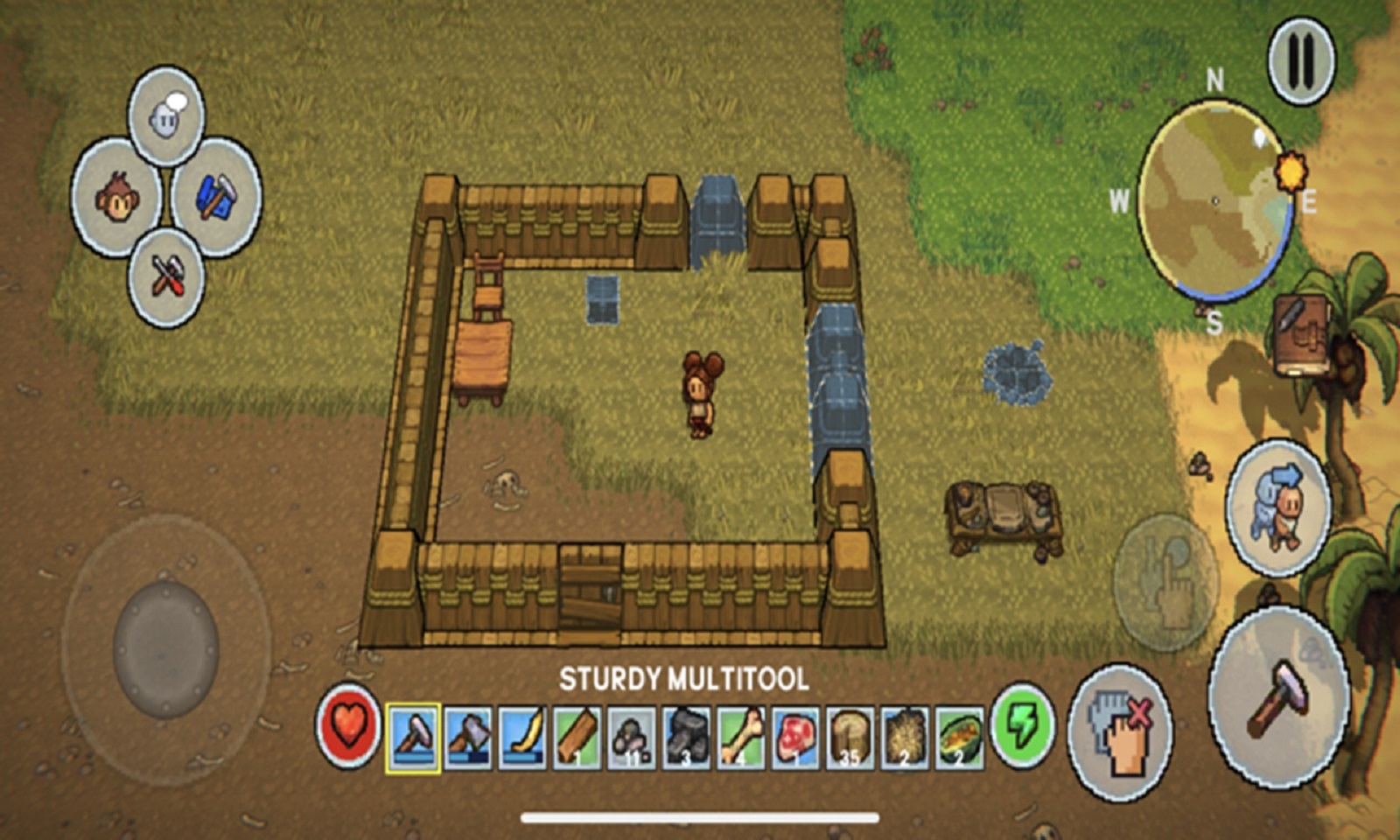Select the large rocks slot with 3

(686, 738)
